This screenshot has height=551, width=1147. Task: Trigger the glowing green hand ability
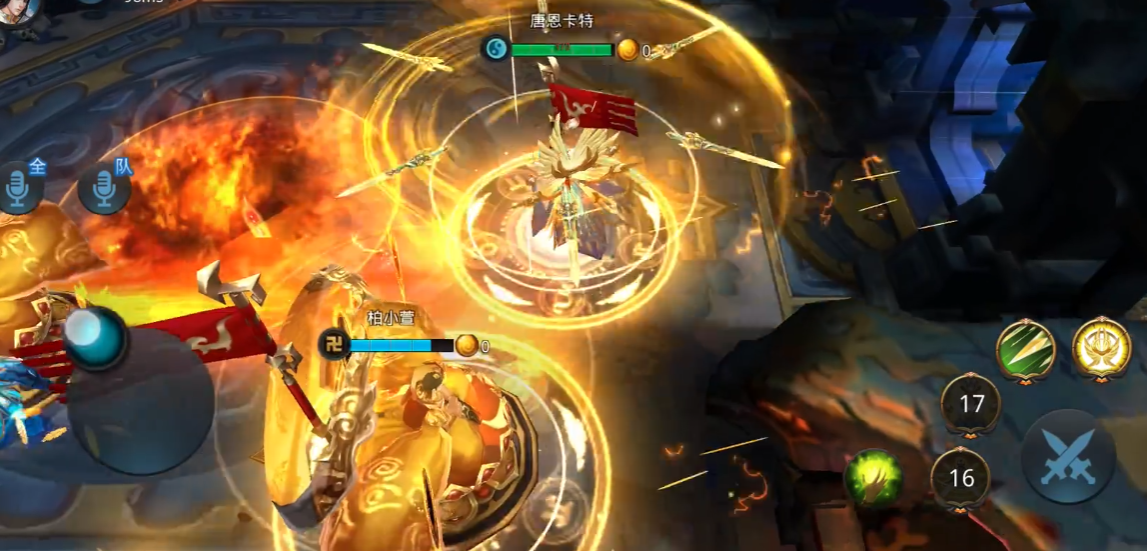tap(872, 478)
